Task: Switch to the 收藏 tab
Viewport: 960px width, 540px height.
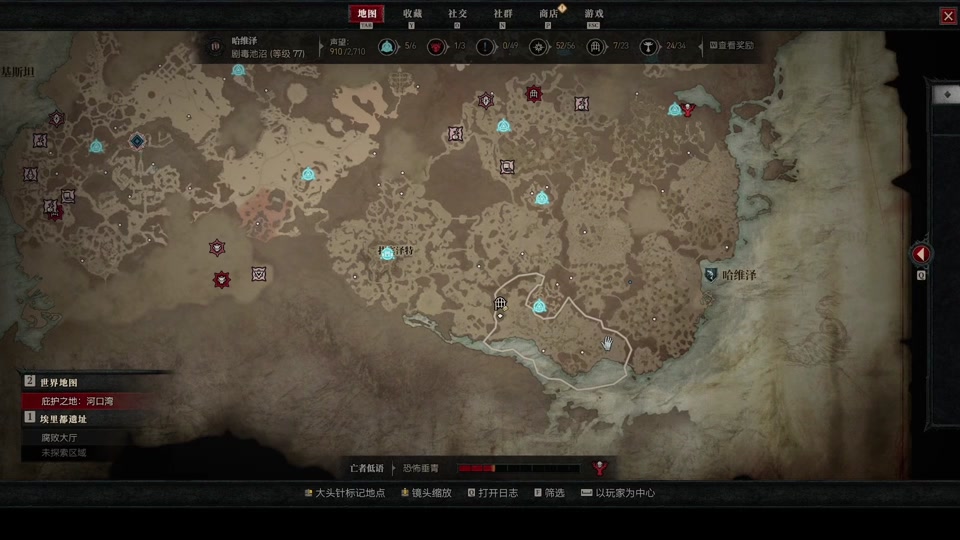Action: click(412, 14)
